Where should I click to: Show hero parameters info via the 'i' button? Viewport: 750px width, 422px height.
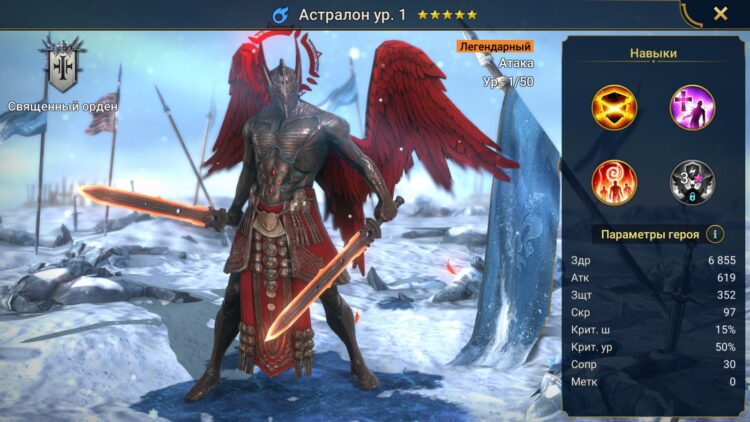pyautogui.click(x=714, y=234)
